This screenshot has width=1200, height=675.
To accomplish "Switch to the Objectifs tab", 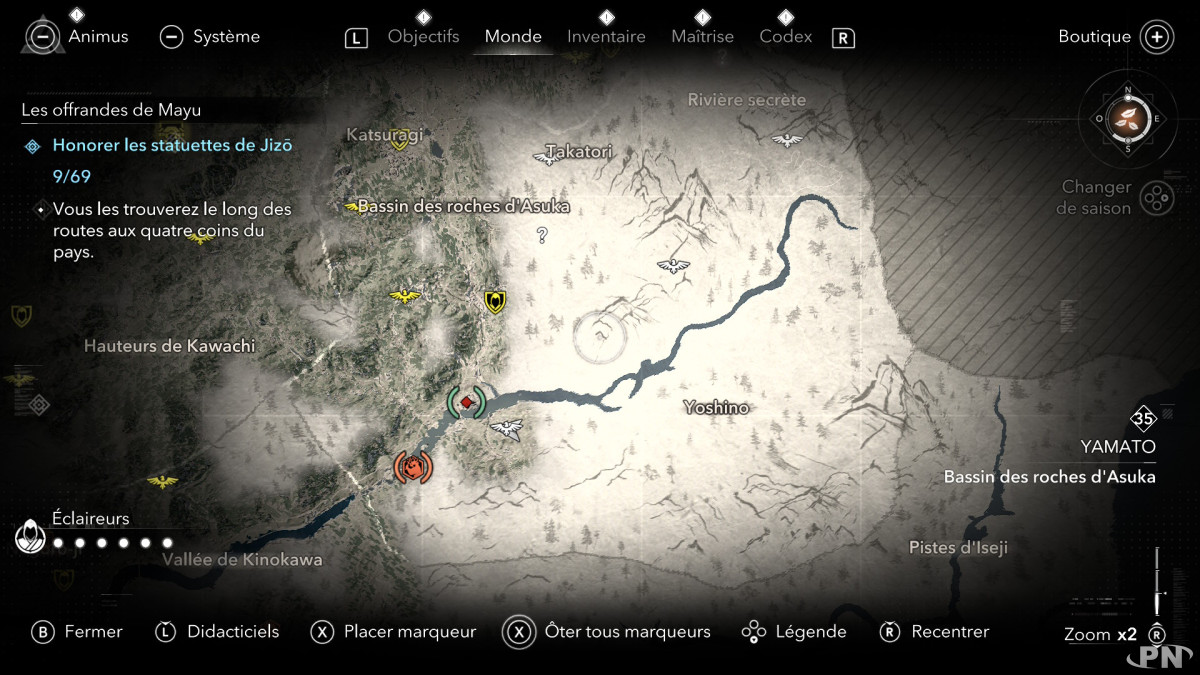I will [423, 37].
